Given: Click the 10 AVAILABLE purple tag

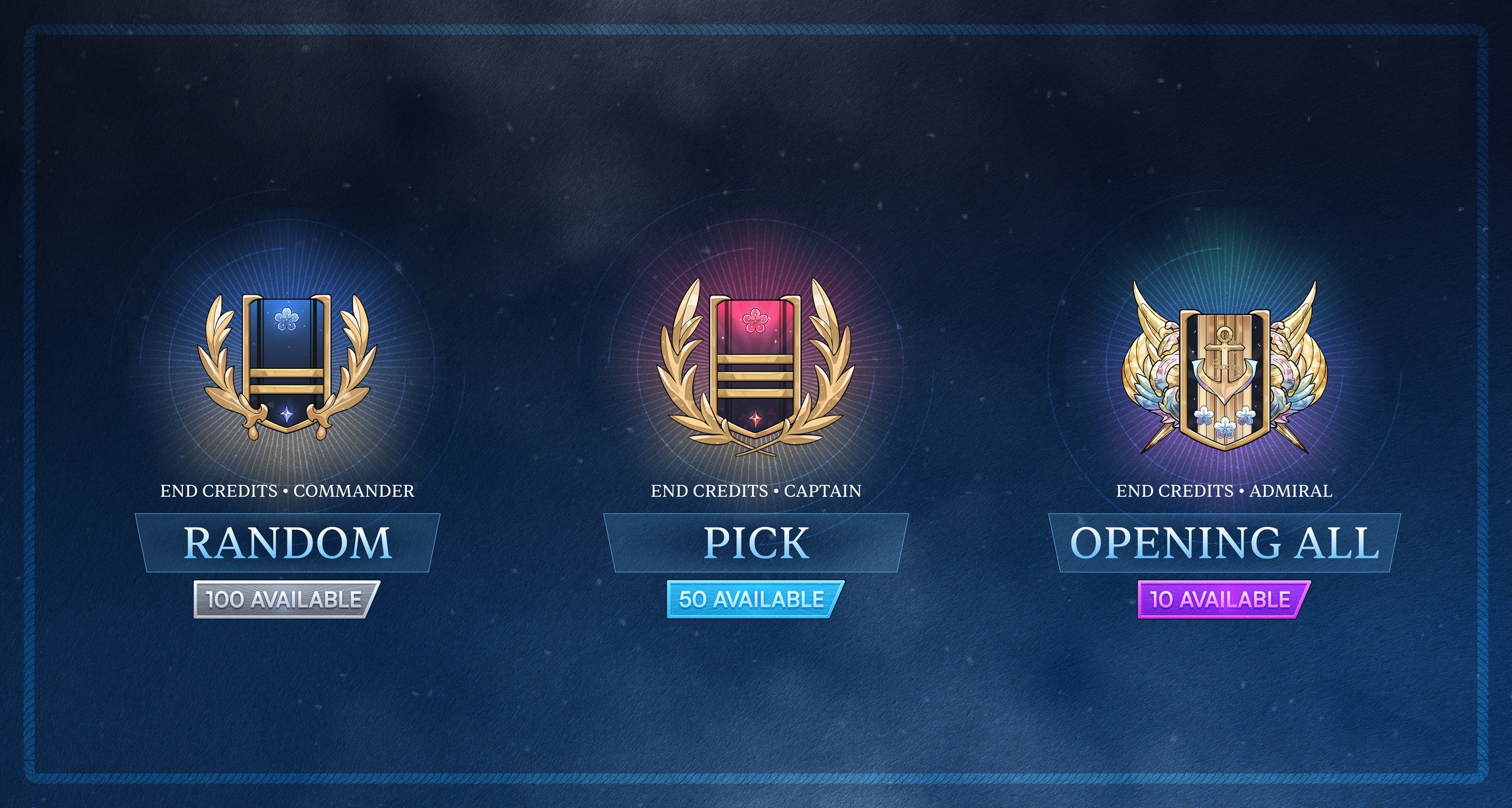Looking at the screenshot, I should click(1223, 599).
